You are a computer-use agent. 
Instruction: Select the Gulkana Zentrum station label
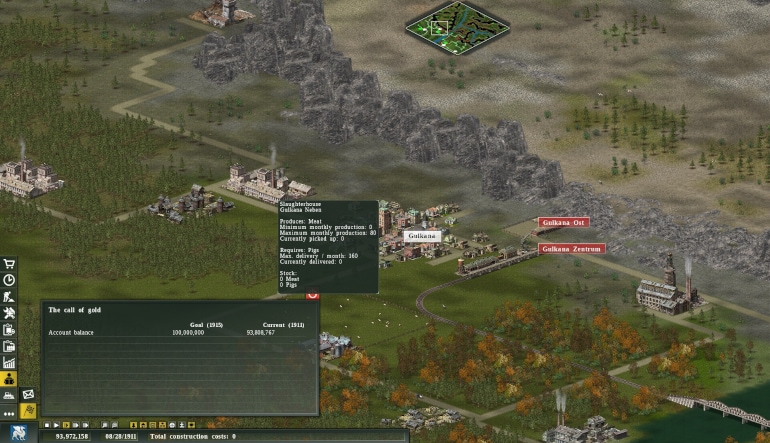point(572,248)
